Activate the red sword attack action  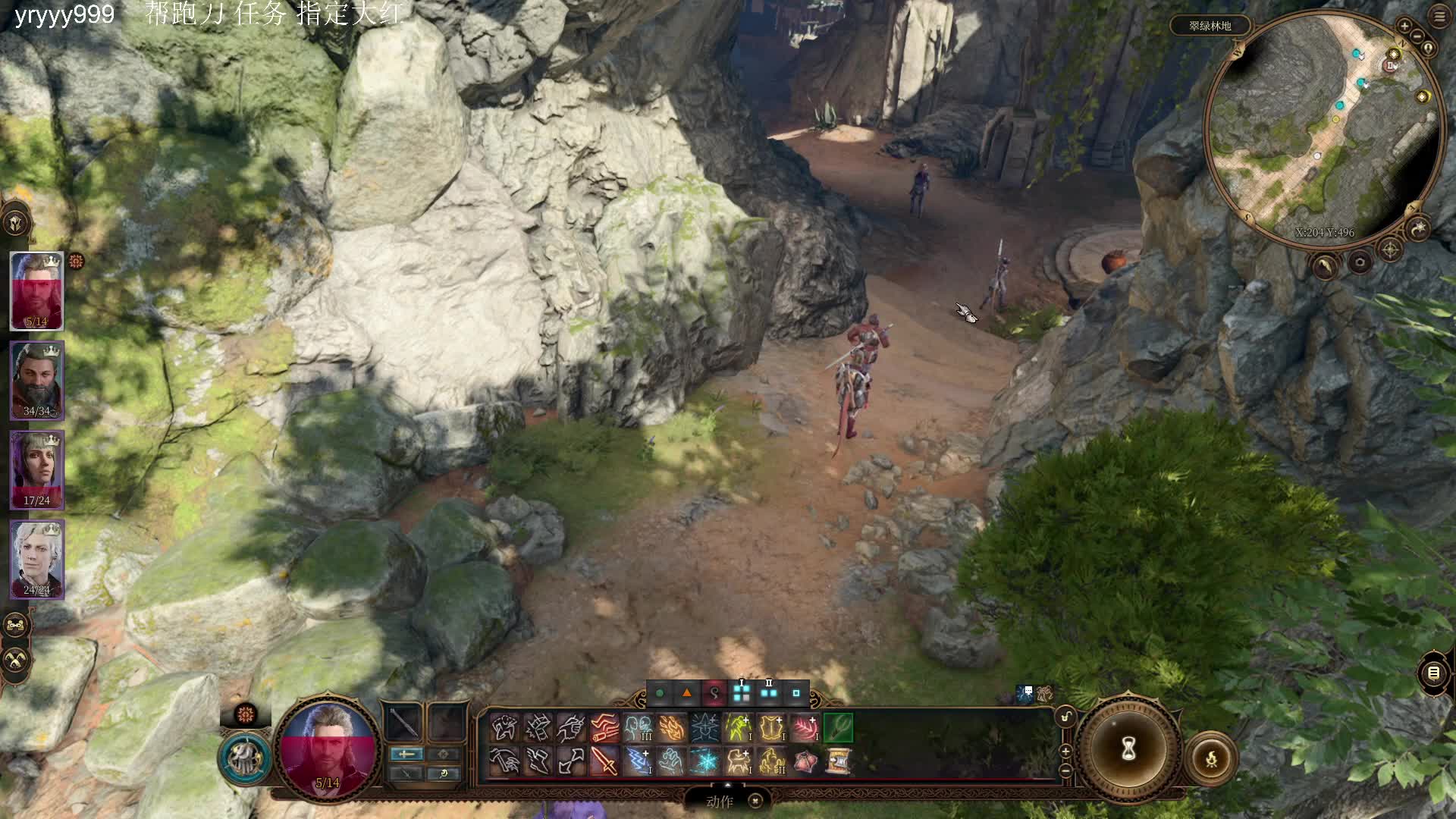[604, 761]
